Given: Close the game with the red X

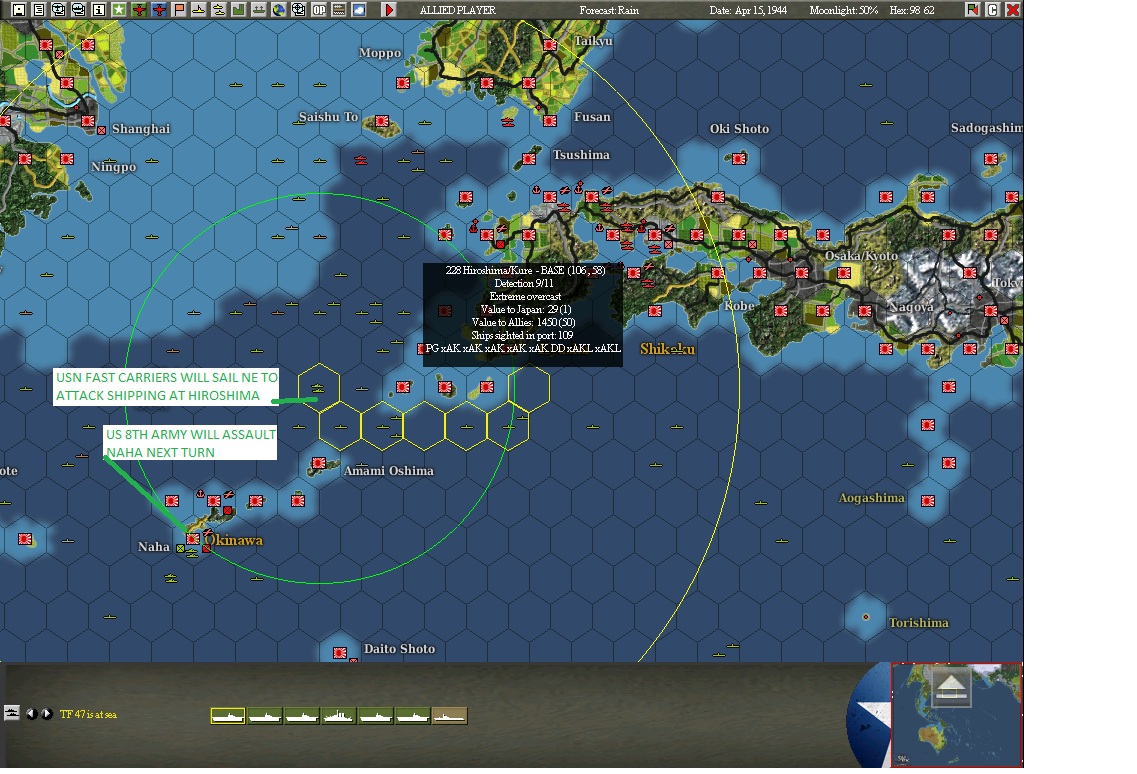Looking at the screenshot, I should (x=1012, y=10).
